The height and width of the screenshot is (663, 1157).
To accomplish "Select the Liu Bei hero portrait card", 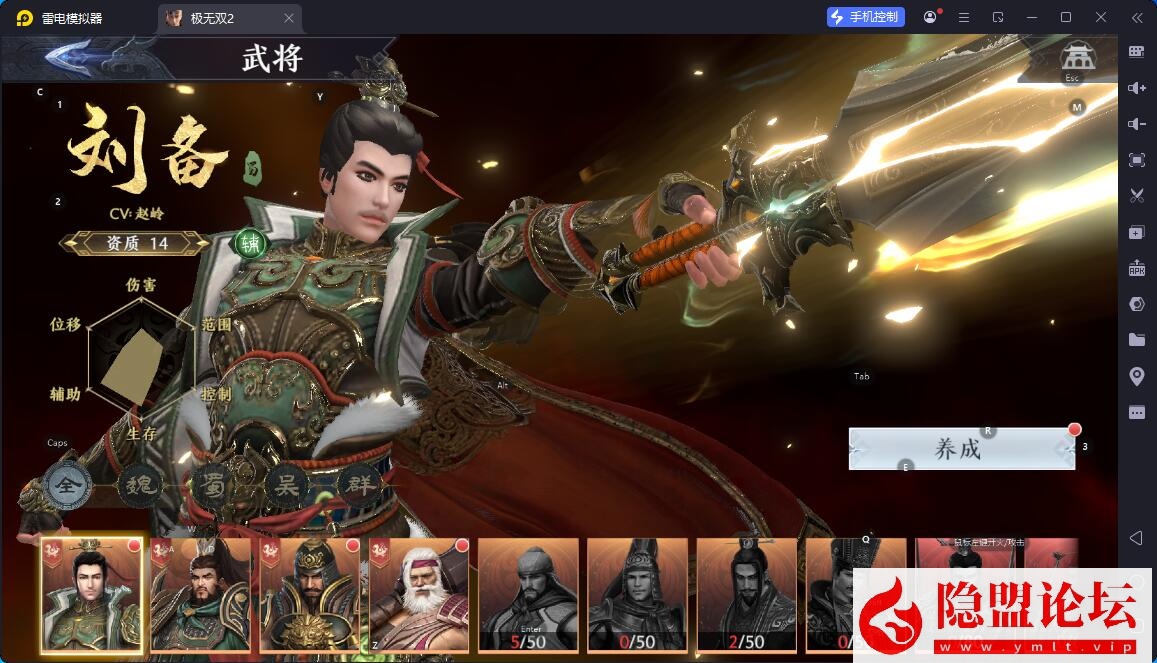I will (92, 593).
